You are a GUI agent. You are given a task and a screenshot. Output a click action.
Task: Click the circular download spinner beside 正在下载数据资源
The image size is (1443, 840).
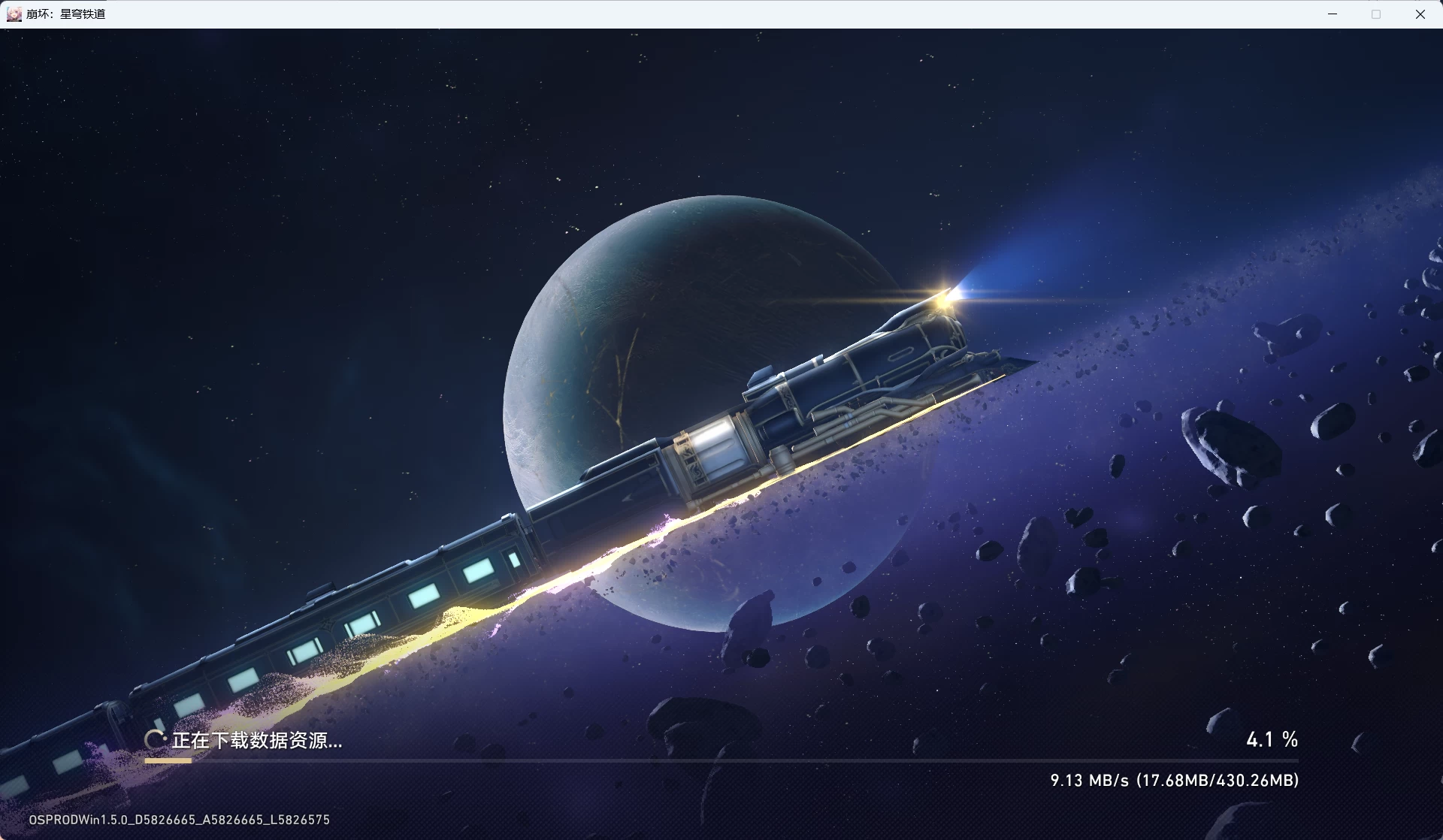click(155, 739)
